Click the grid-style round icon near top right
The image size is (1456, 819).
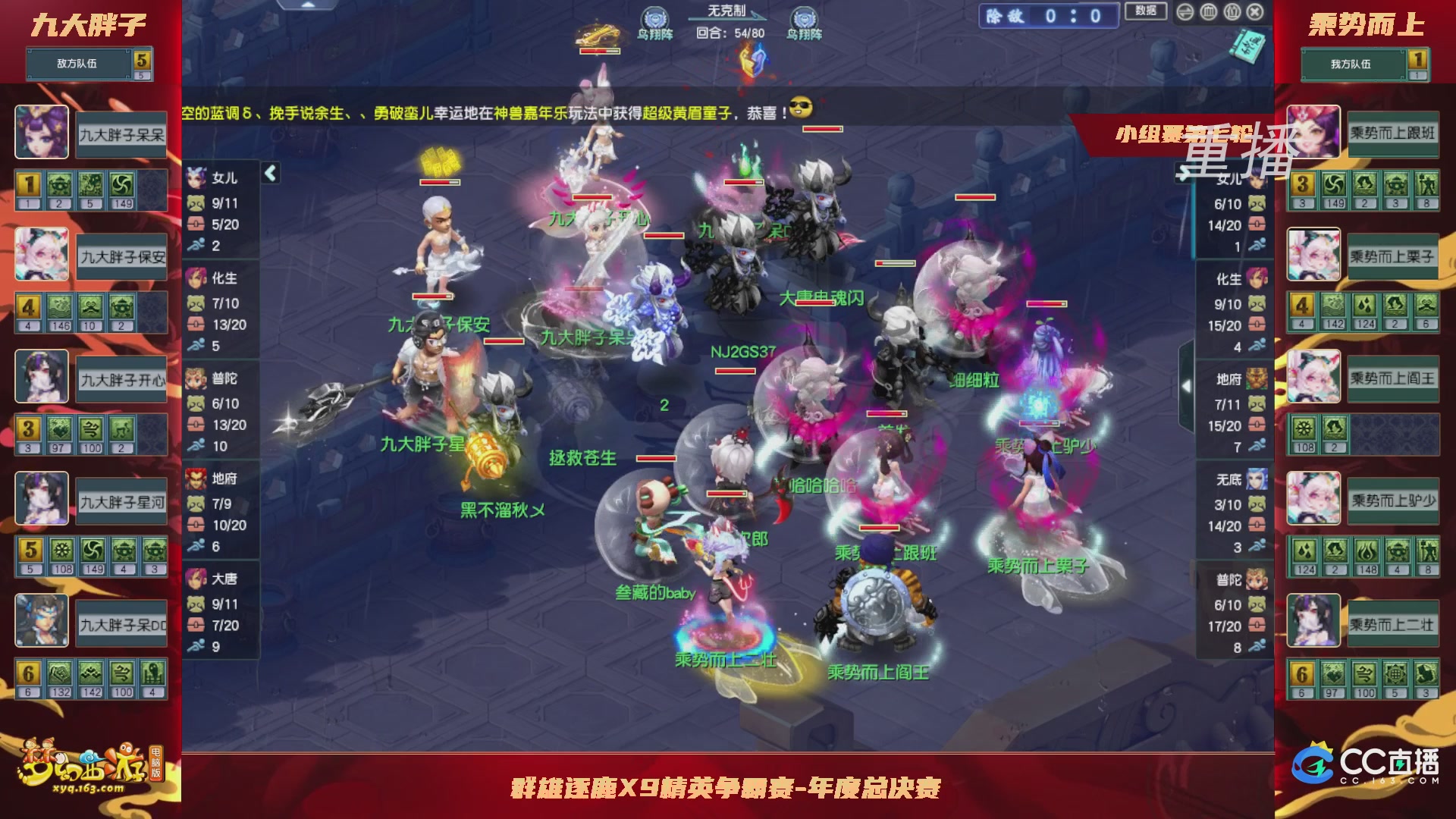tap(1209, 11)
